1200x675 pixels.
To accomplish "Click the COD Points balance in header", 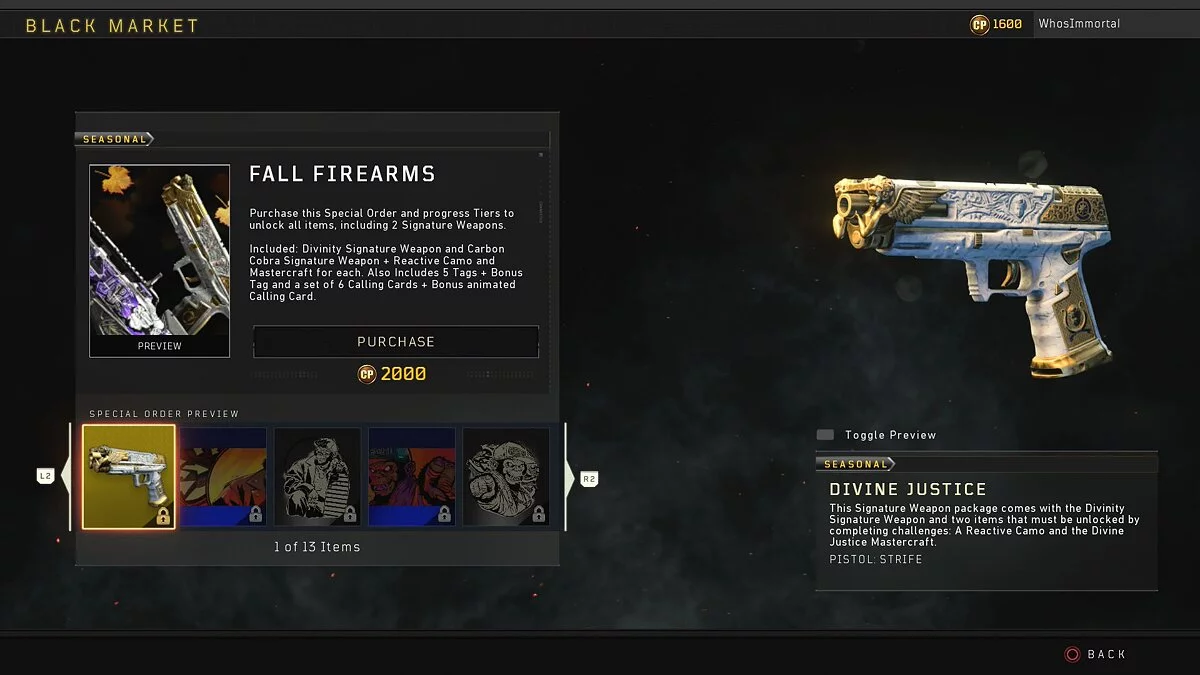I will 996,24.
